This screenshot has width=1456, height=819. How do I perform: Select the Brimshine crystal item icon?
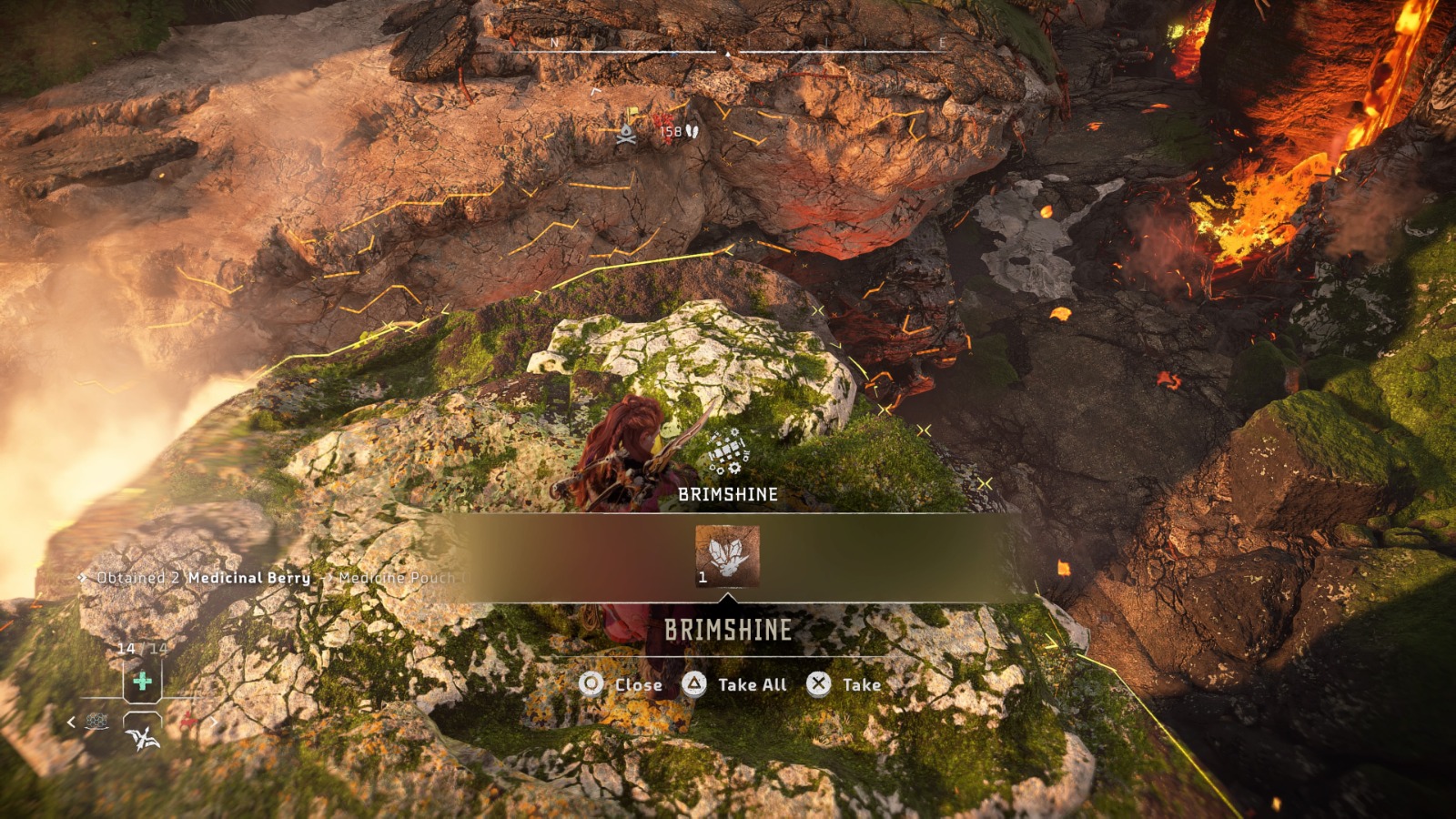(728, 555)
